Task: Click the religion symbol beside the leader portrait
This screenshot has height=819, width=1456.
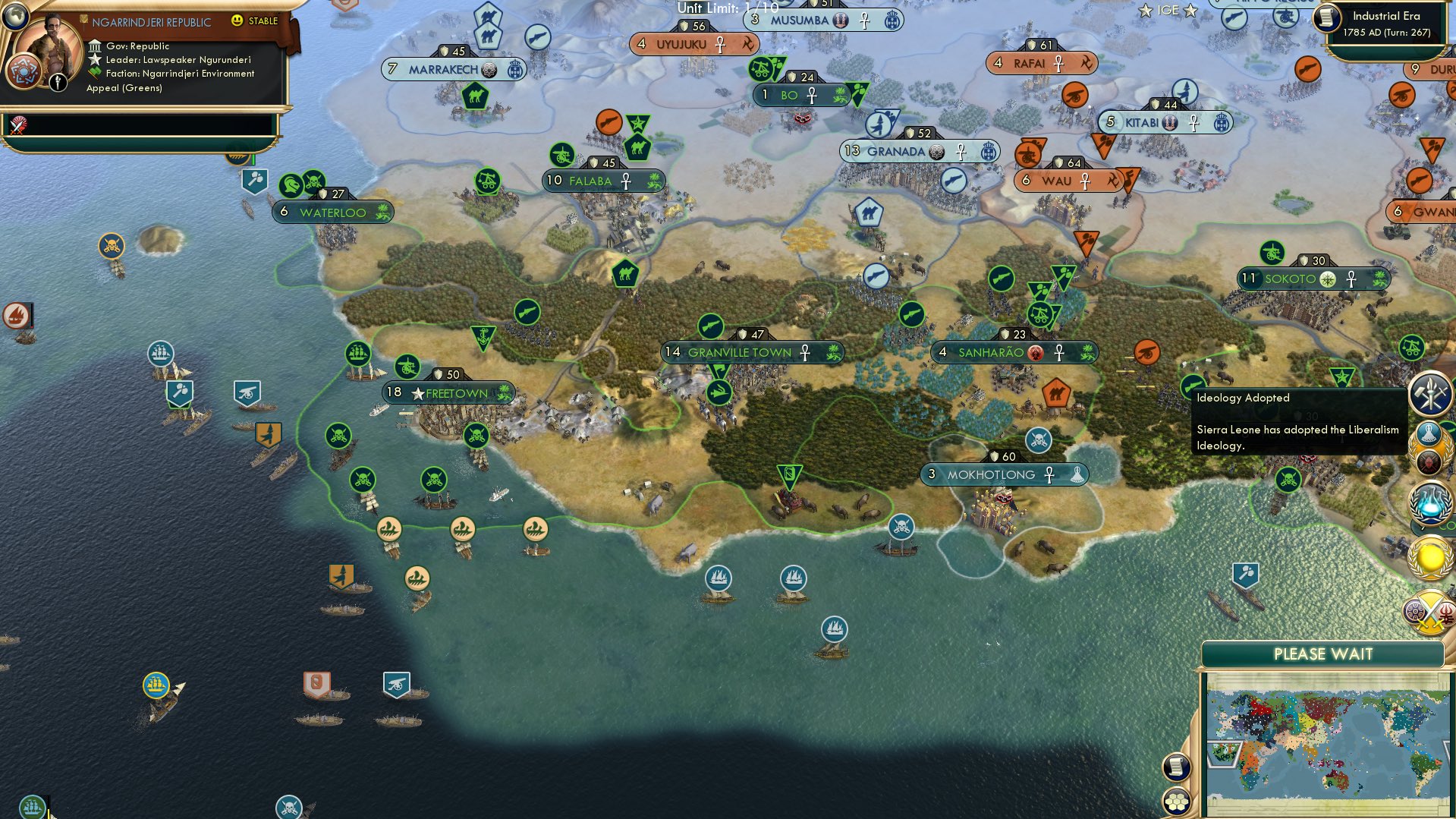Action: pyautogui.click(x=24, y=71)
